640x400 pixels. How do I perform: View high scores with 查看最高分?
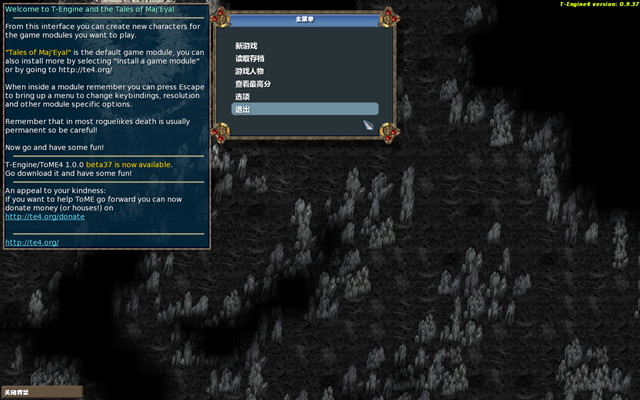[x=252, y=84]
